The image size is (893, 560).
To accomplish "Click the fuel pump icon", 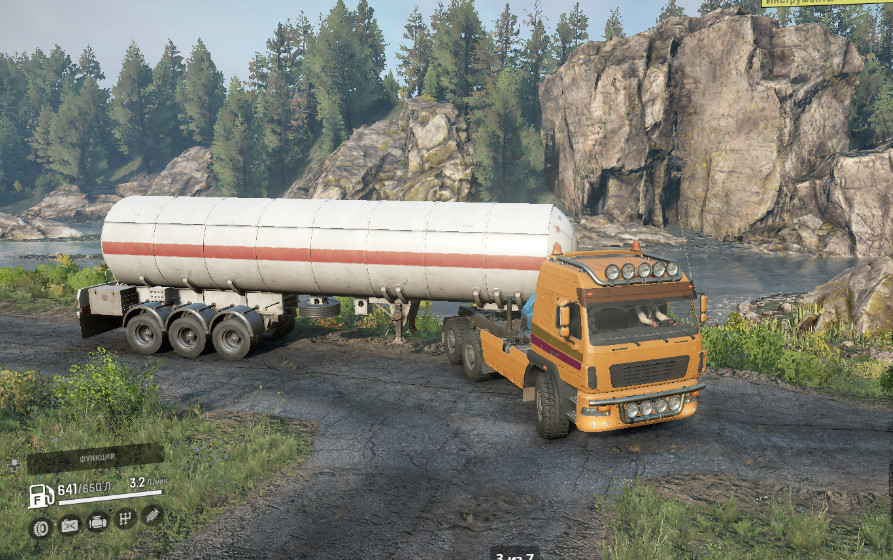I will [x=40, y=494].
